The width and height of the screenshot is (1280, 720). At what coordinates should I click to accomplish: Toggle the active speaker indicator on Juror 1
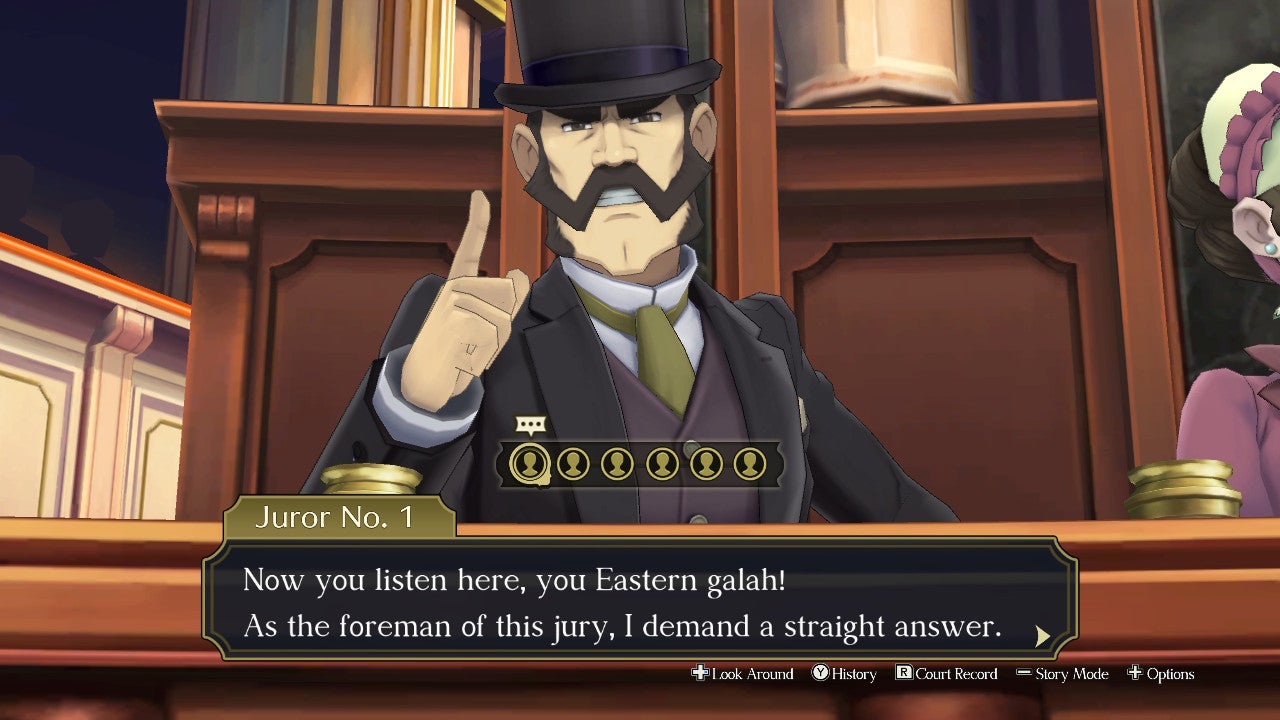[529, 423]
